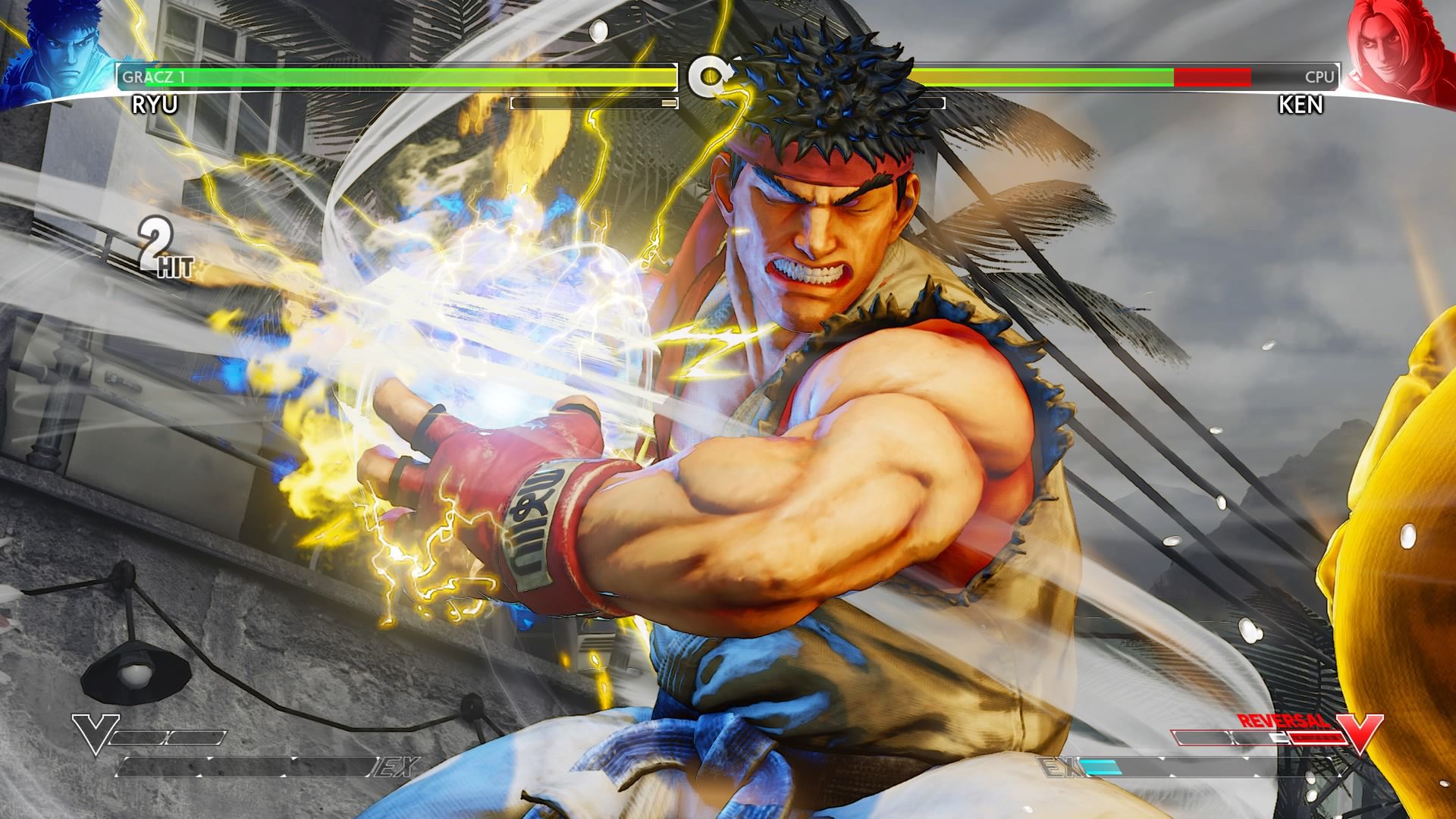Expand the second segment of Ryu's V-gauge
Viewport: 1456px width, 819px height.
(196, 737)
